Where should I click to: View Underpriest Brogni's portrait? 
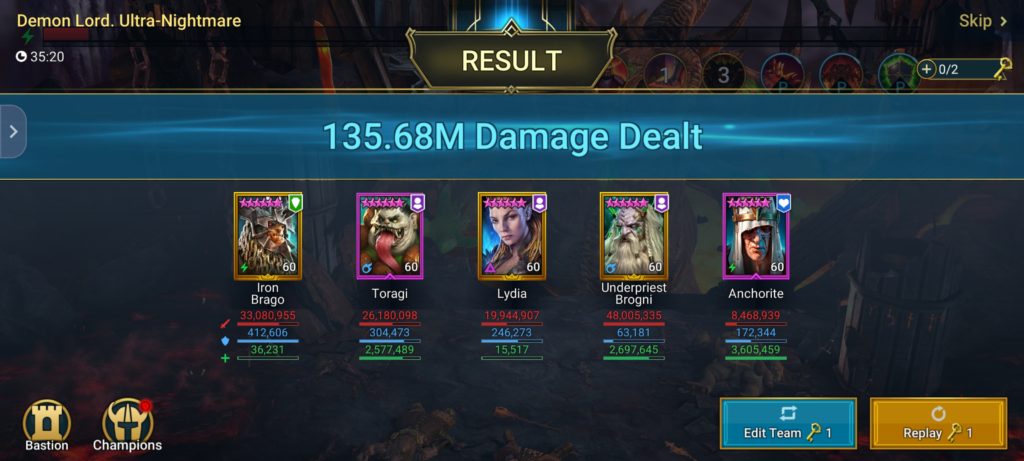[634, 236]
